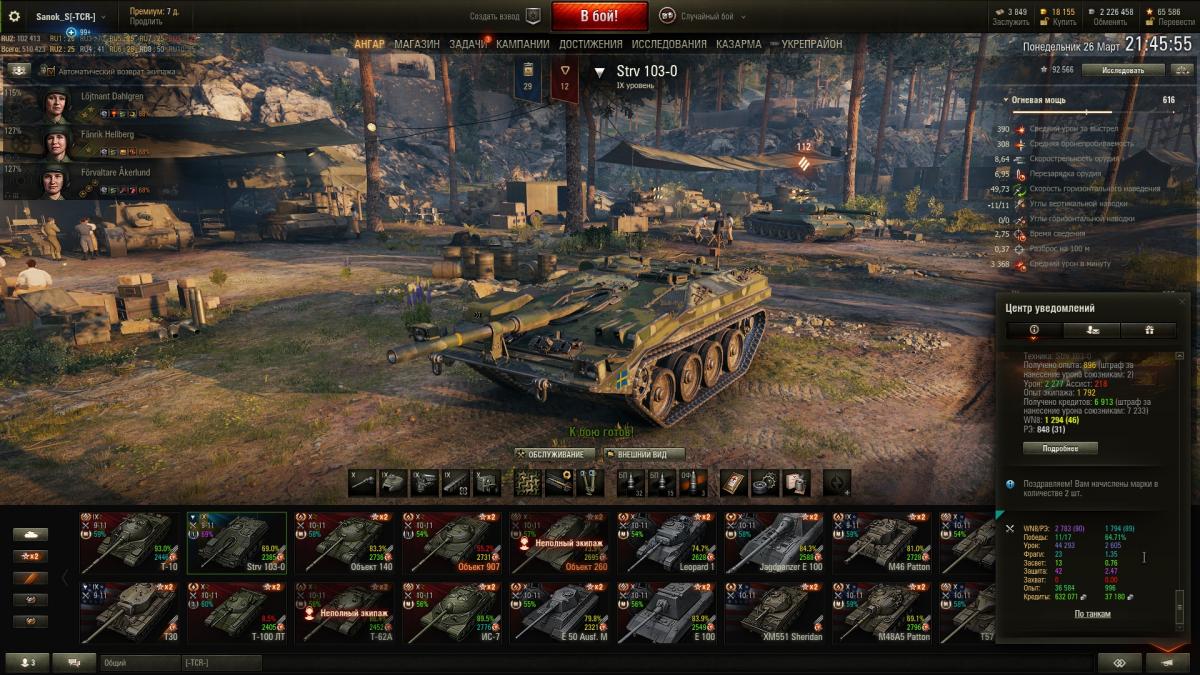Viewport: 1200px width, 675px height.
Task: Select the Объект 140 tank in carousel
Action: click(341, 543)
